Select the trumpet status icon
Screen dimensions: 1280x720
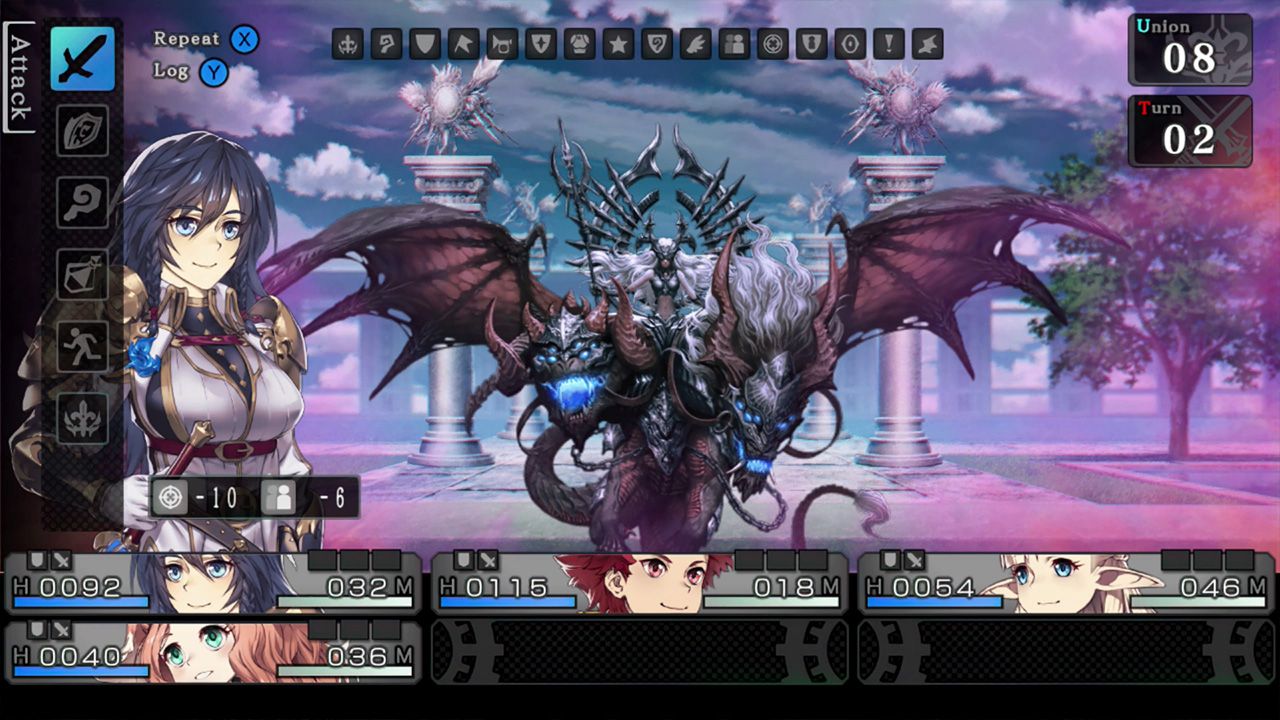coord(502,44)
